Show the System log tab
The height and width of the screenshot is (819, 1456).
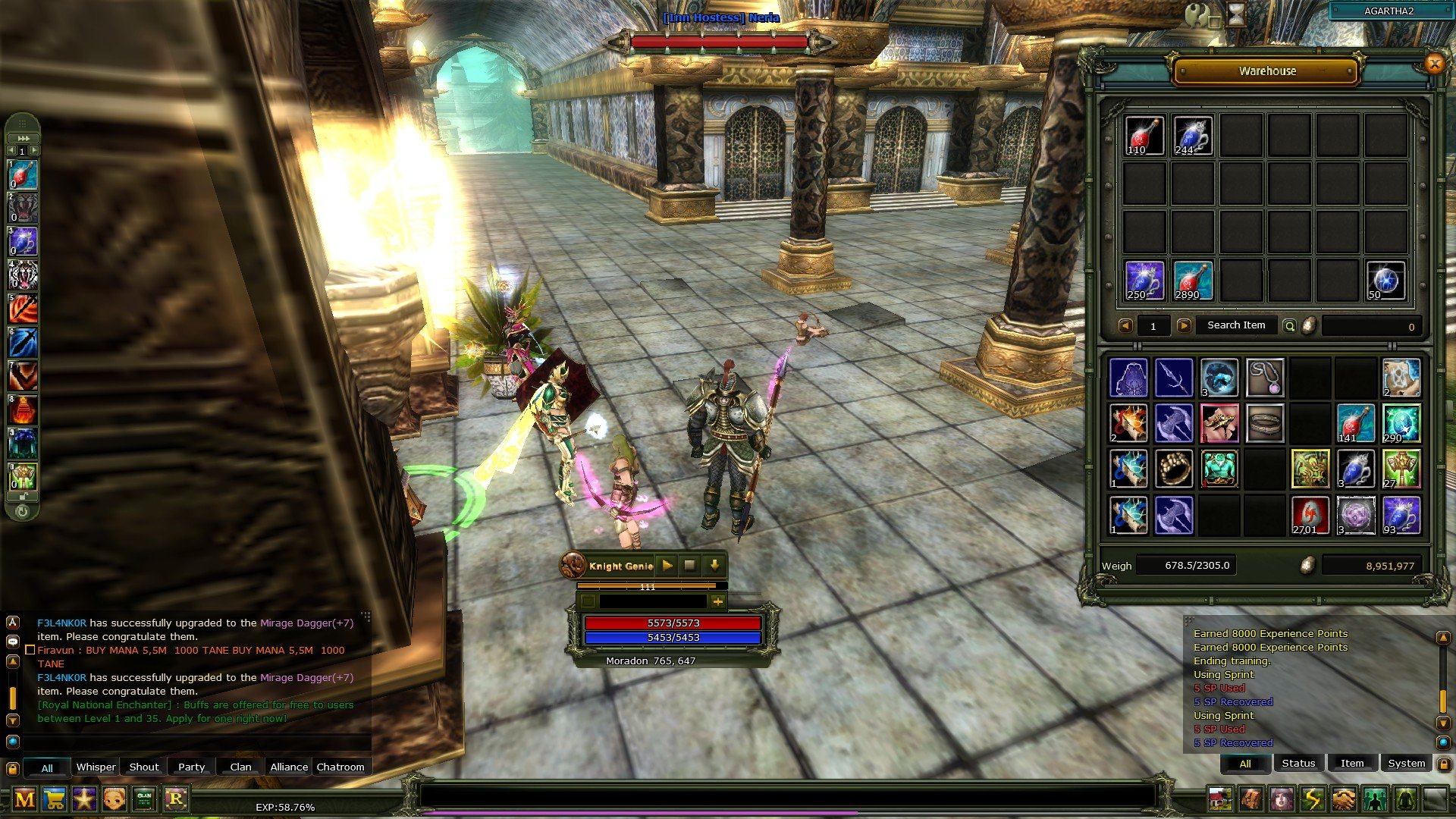pyautogui.click(x=1406, y=764)
